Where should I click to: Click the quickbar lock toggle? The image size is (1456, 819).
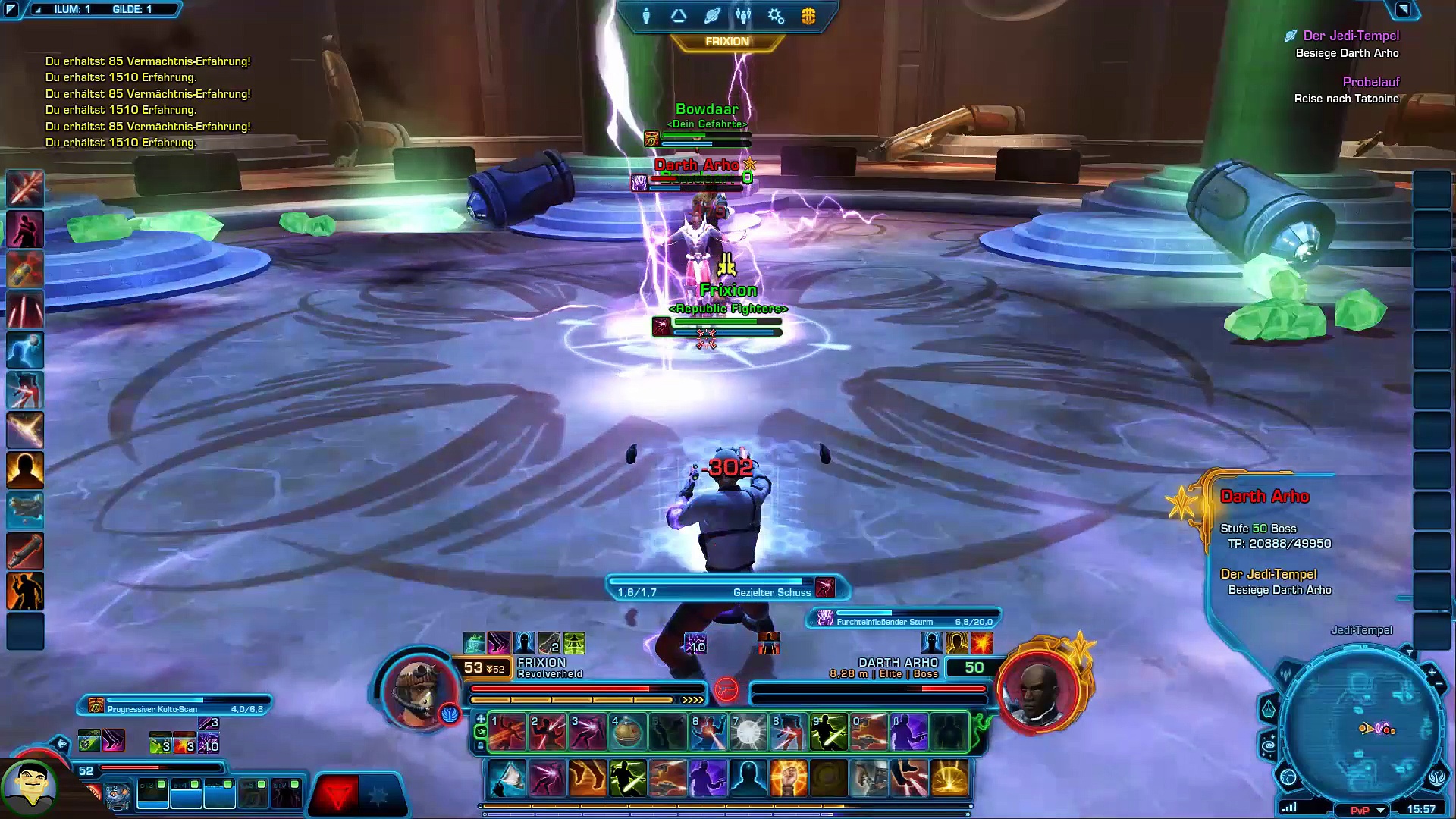point(480,746)
